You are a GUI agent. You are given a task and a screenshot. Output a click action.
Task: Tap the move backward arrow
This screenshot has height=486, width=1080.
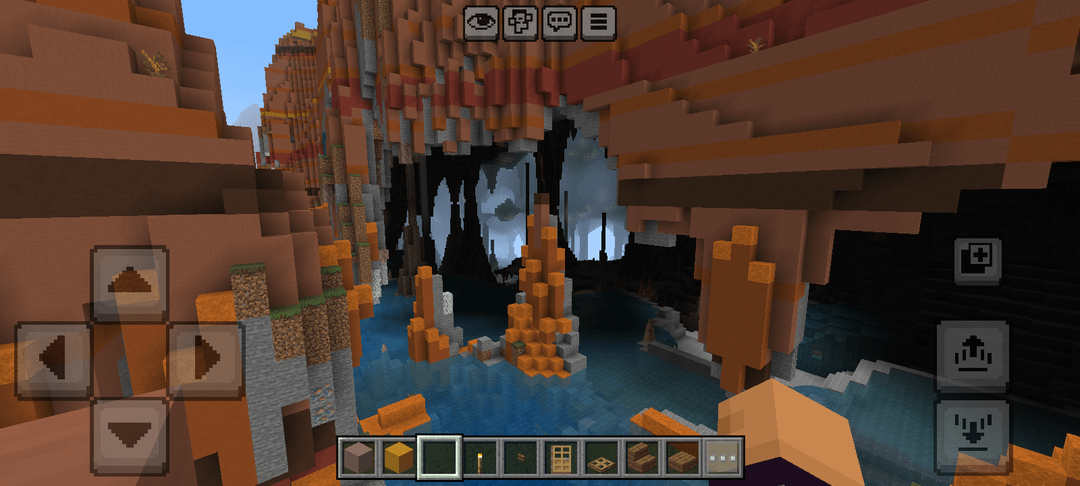pyautogui.click(x=130, y=434)
